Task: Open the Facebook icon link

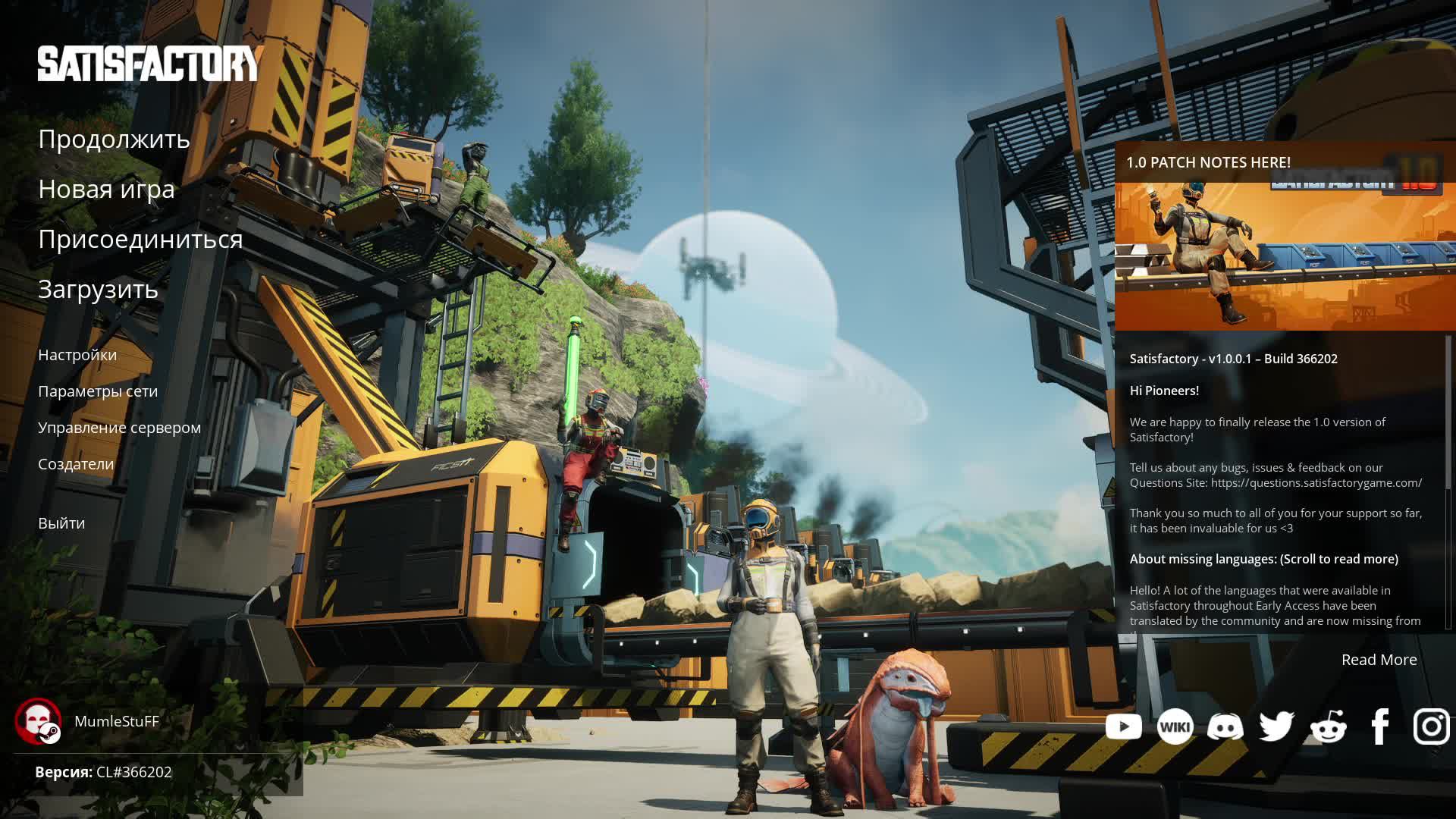Action: click(1379, 726)
